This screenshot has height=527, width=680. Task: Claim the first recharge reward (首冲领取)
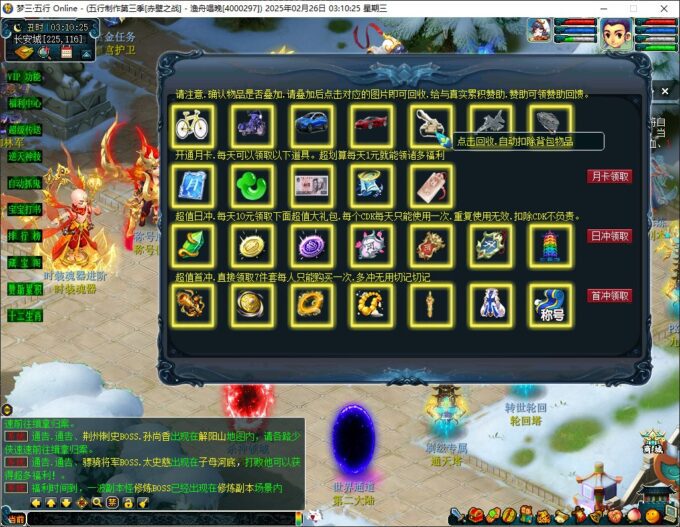[x=609, y=296]
